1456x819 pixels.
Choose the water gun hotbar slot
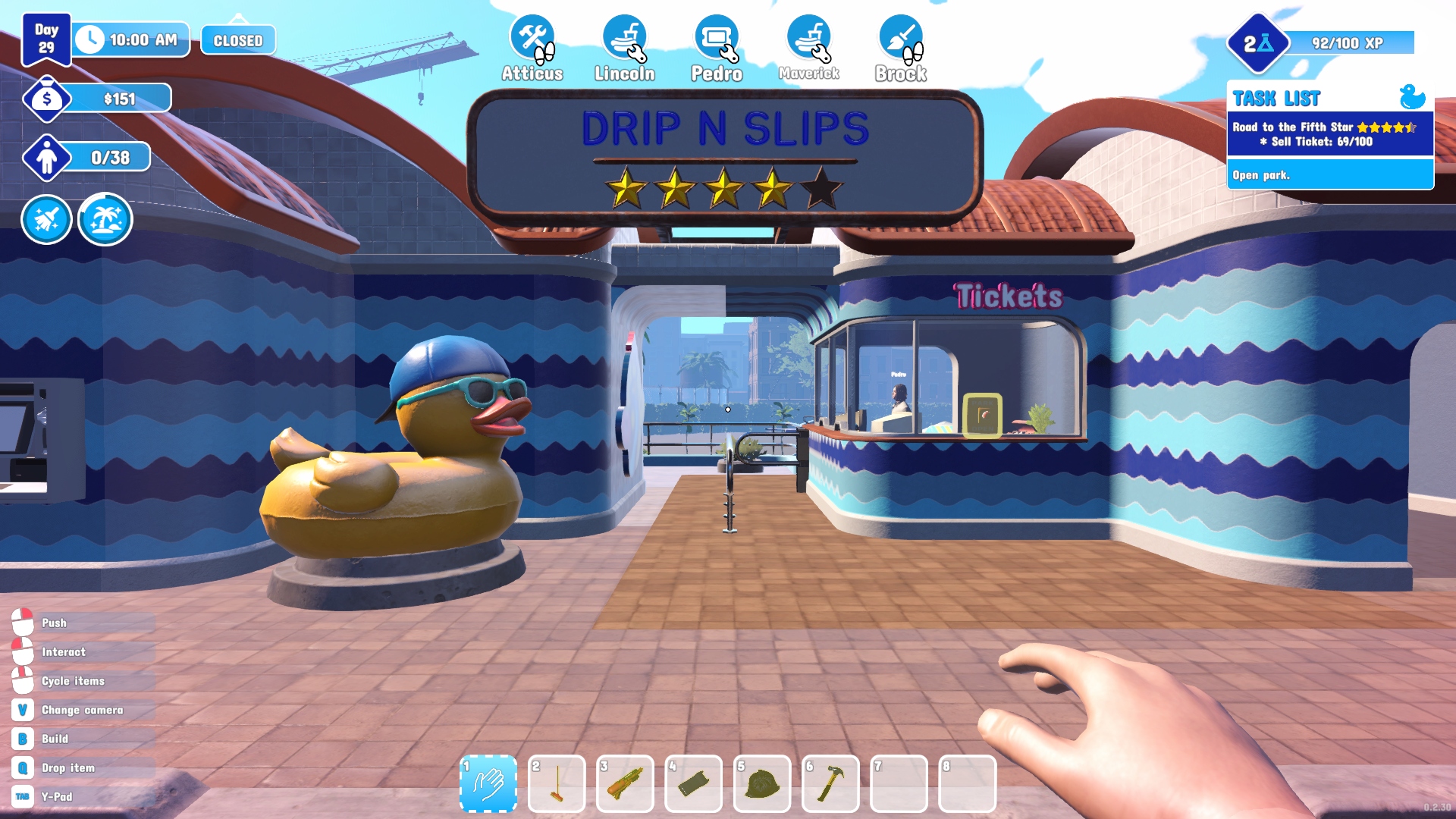[x=625, y=783]
